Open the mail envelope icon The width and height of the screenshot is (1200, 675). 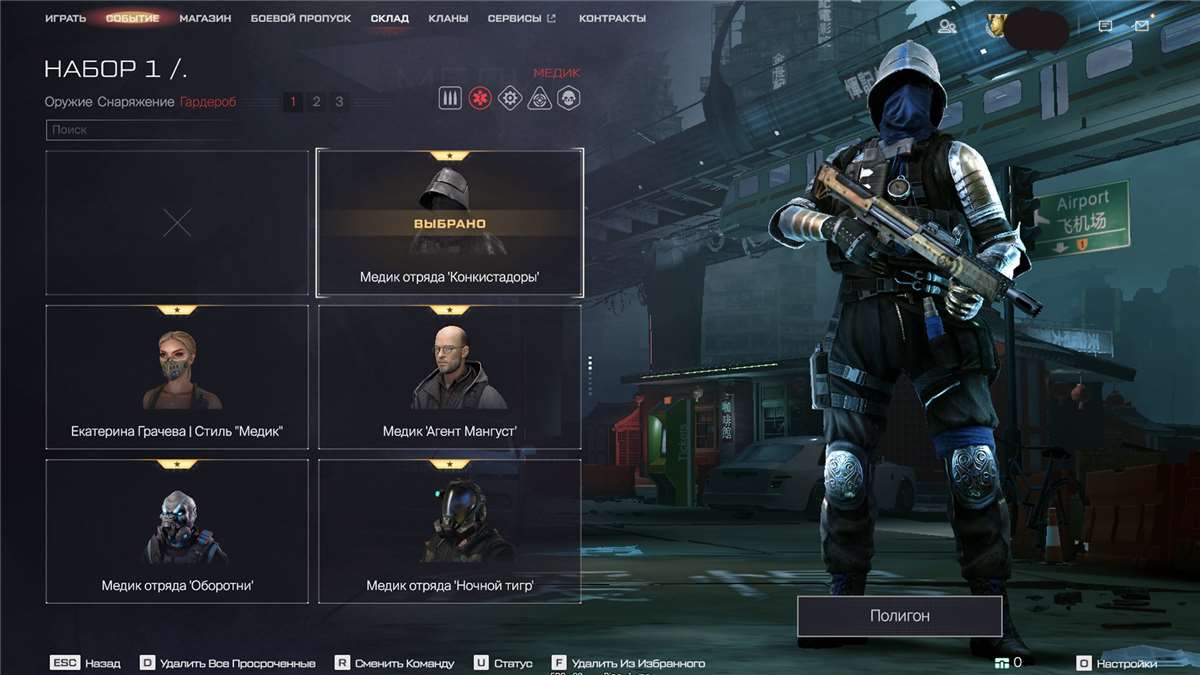[1142, 26]
